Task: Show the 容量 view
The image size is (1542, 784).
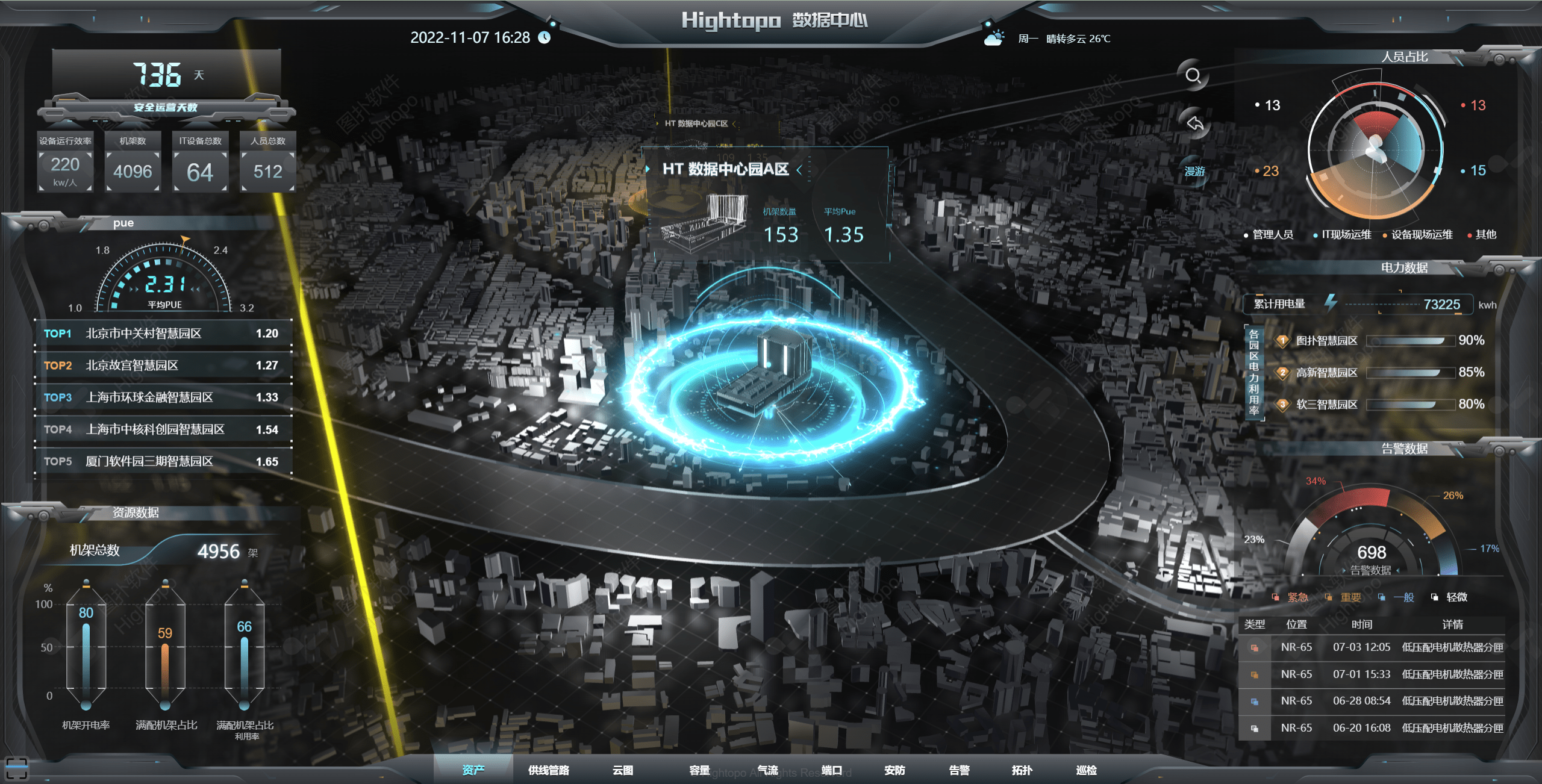Action: (x=699, y=770)
